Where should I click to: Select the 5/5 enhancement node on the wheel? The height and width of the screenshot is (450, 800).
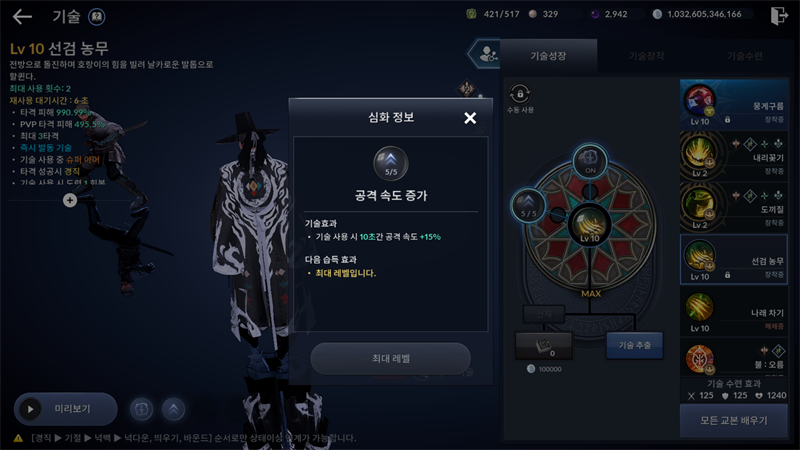coord(527,207)
